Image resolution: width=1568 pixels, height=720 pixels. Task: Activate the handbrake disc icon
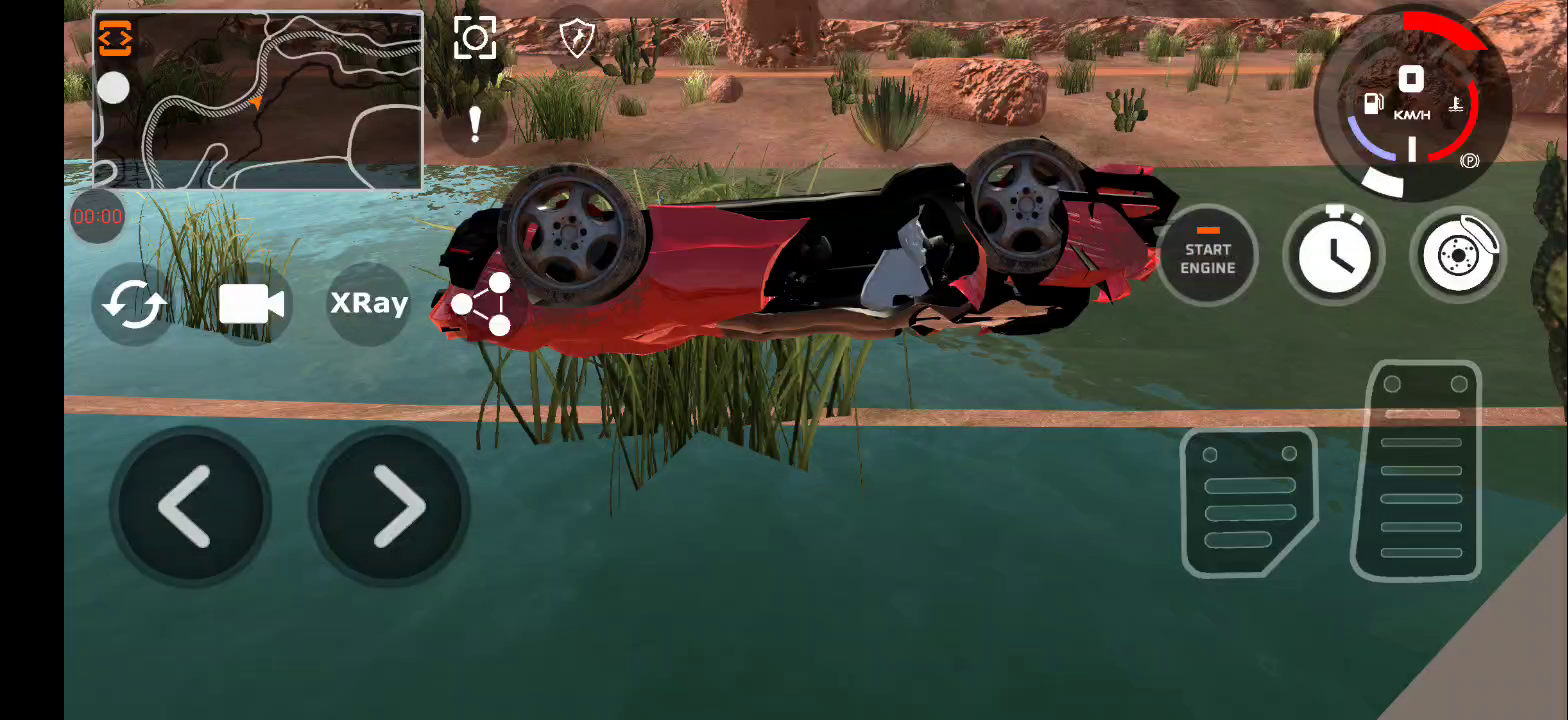click(1459, 256)
